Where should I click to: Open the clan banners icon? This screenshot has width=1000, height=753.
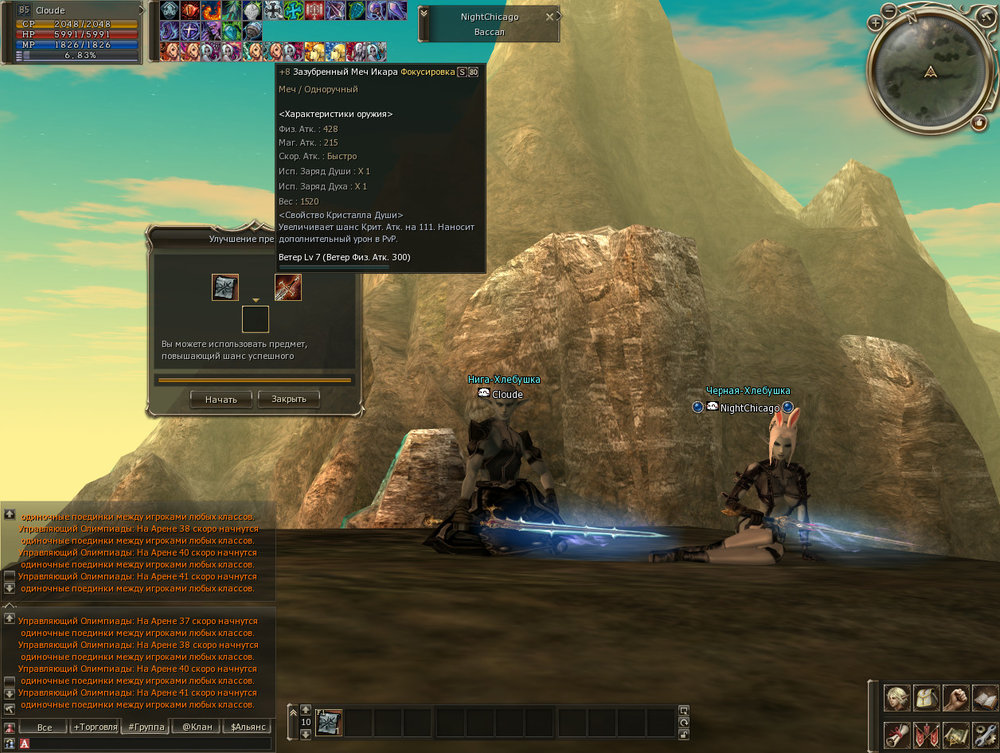[927, 734]
